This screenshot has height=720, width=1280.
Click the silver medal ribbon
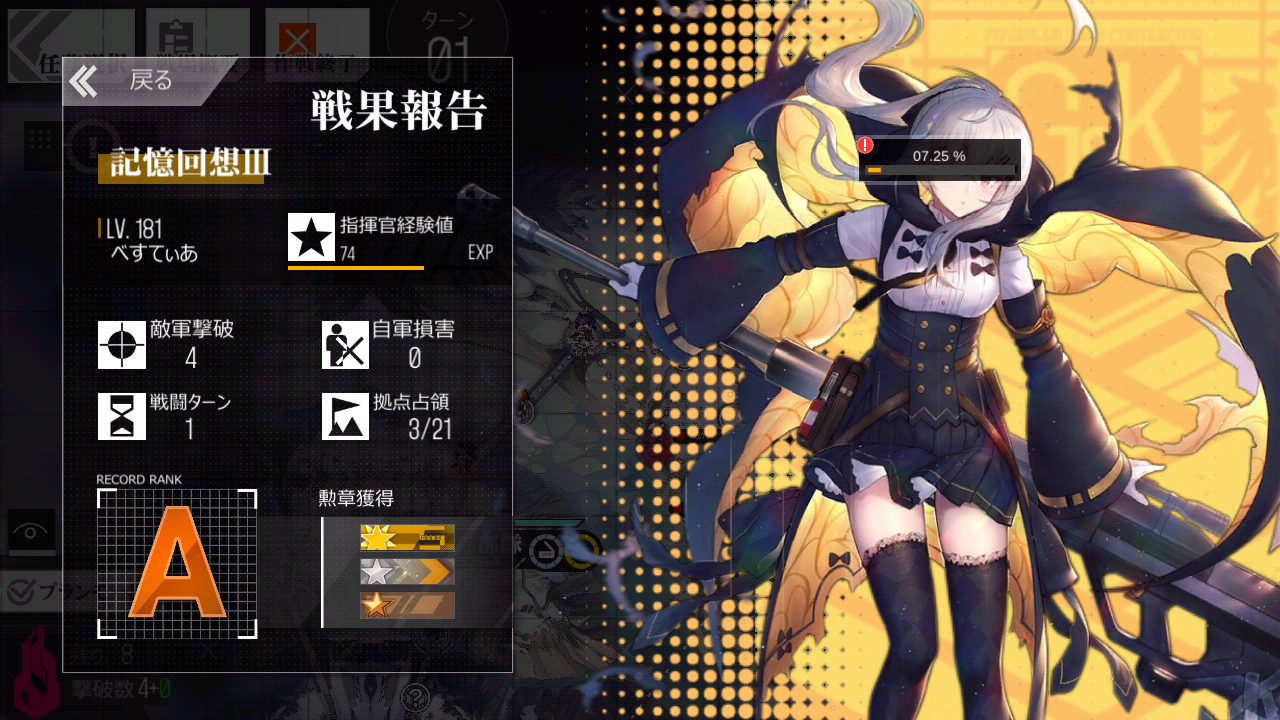tap(406, 573)
